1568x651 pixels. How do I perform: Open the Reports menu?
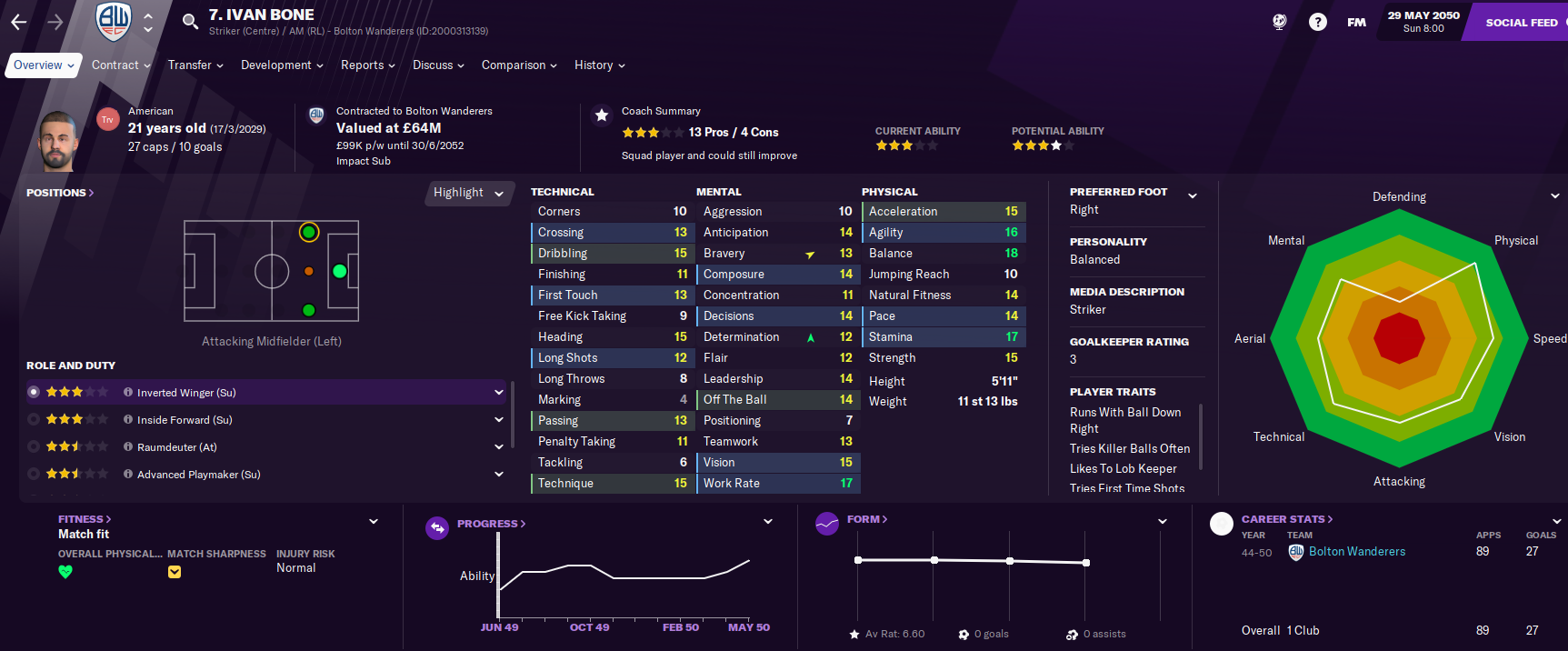click(367, 65)
